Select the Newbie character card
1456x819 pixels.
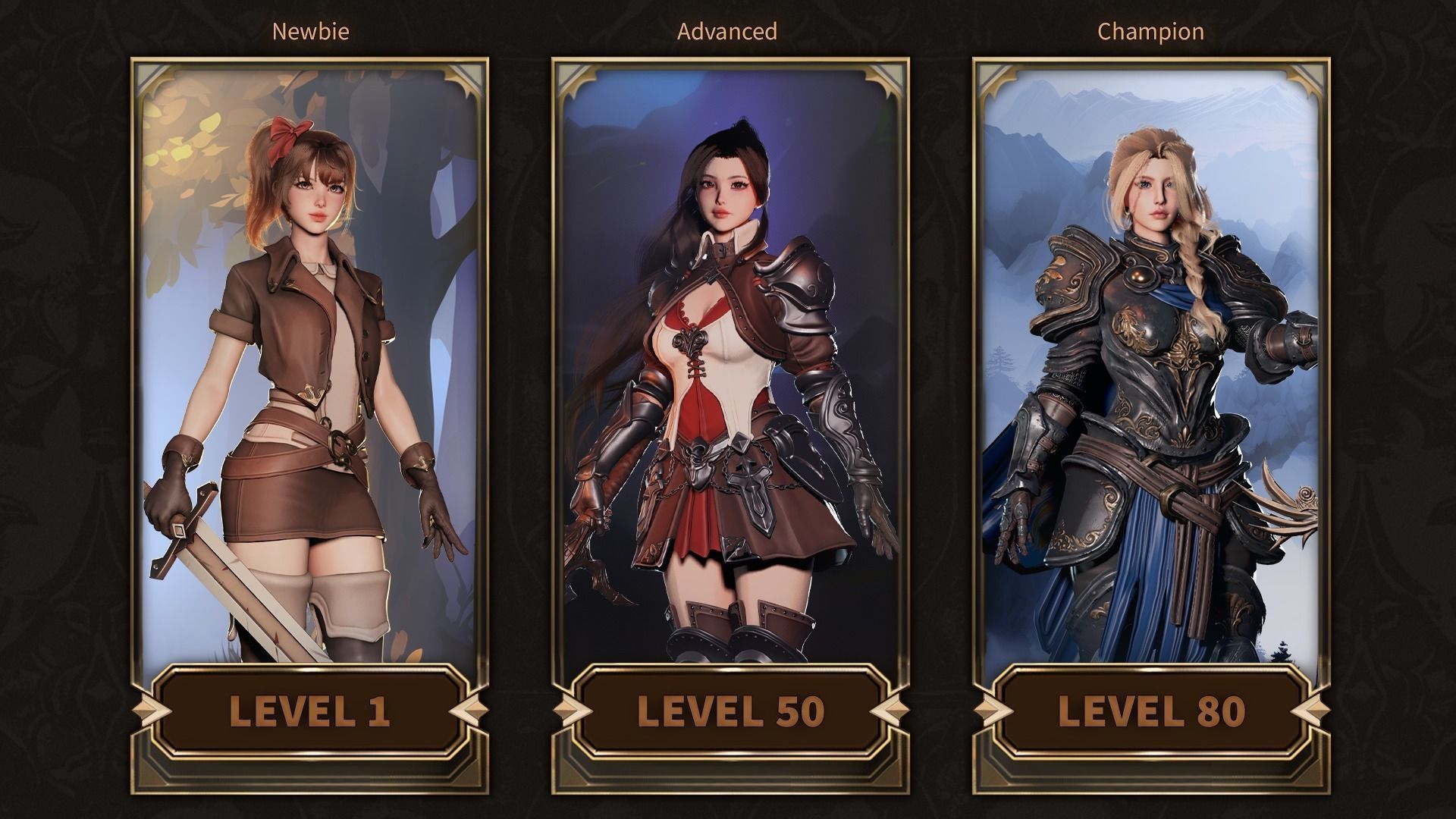309,364
